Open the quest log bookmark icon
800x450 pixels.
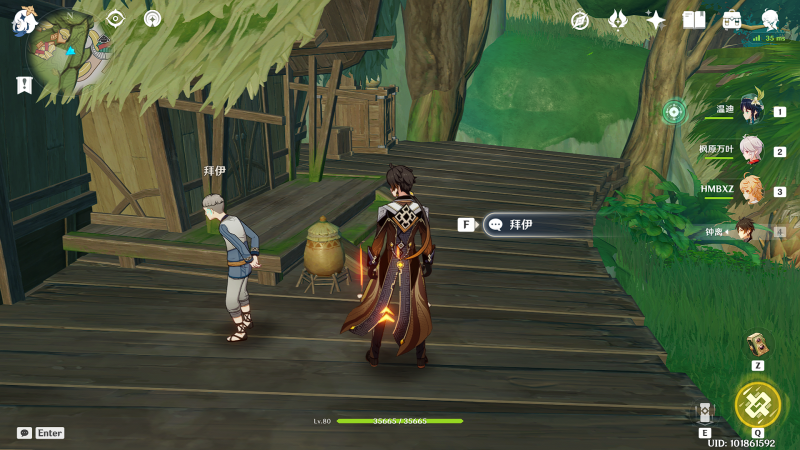pyautogui.click(x=25, y=86)
